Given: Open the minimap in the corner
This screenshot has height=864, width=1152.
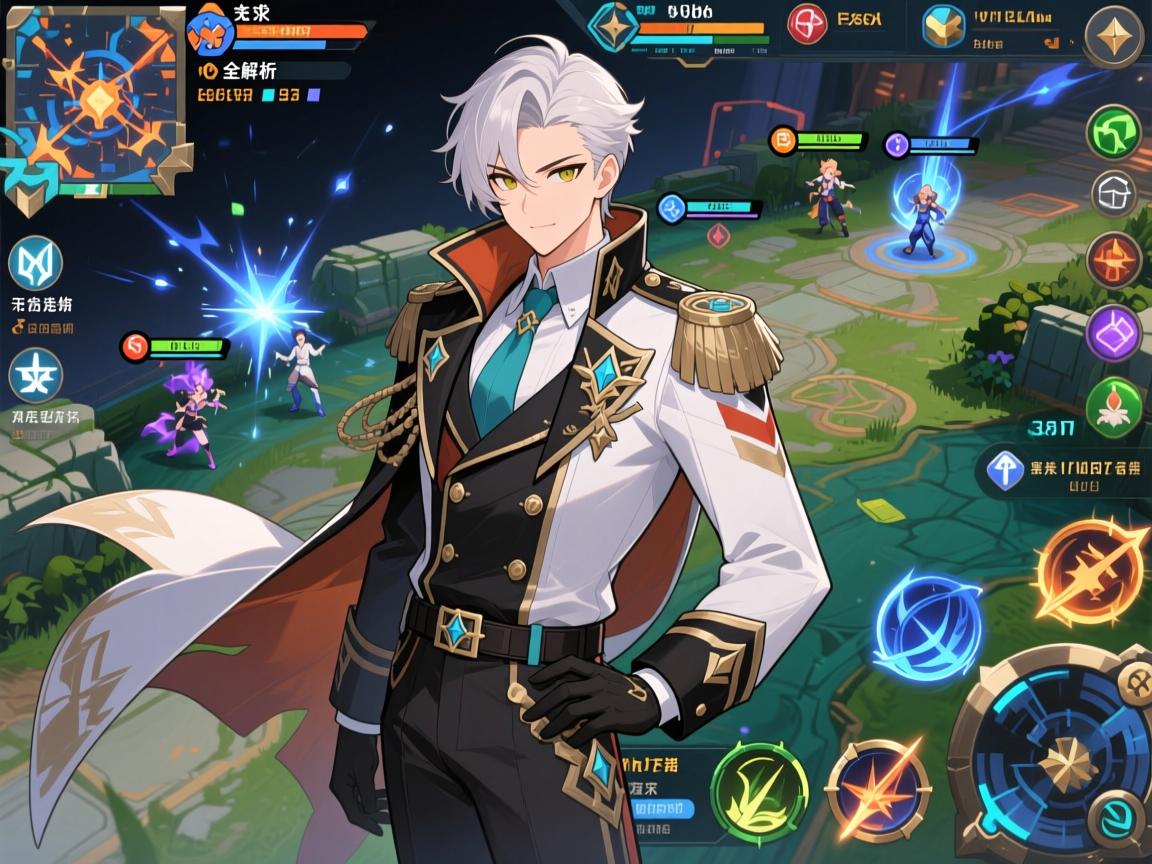Looking at the screenshot, I should (97, 100).
